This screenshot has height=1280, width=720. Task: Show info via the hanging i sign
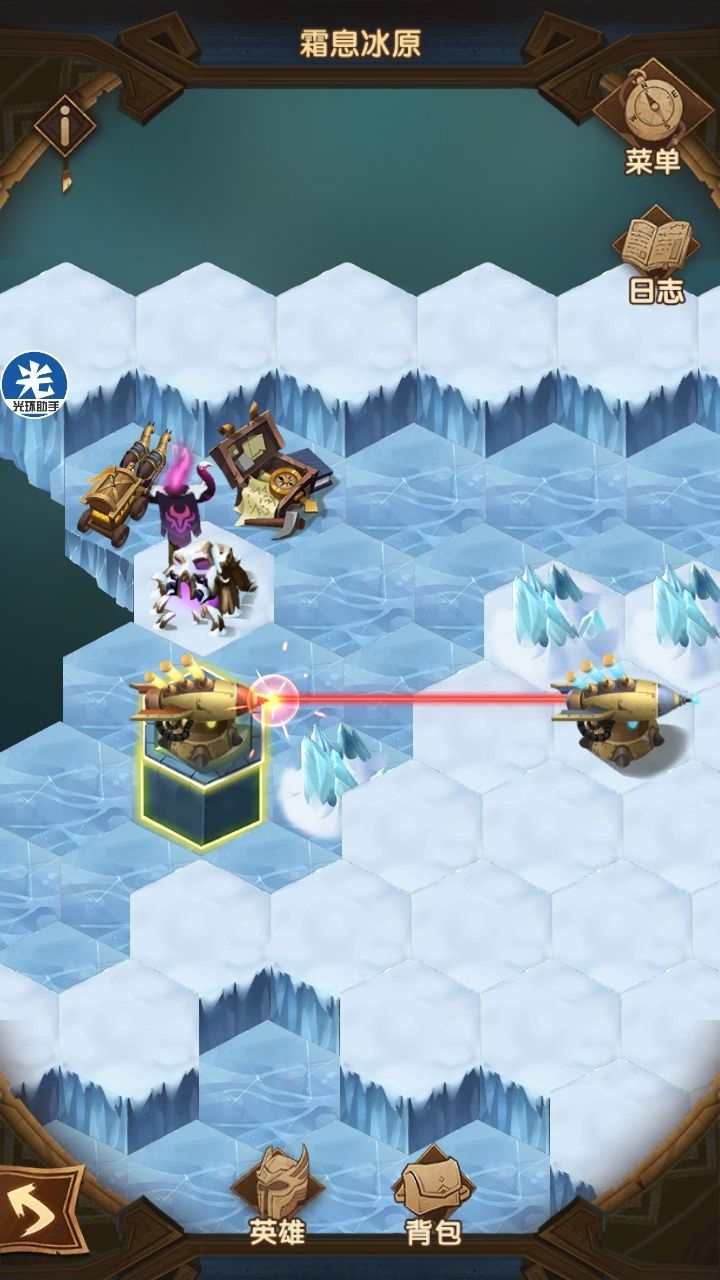(65, 130)
